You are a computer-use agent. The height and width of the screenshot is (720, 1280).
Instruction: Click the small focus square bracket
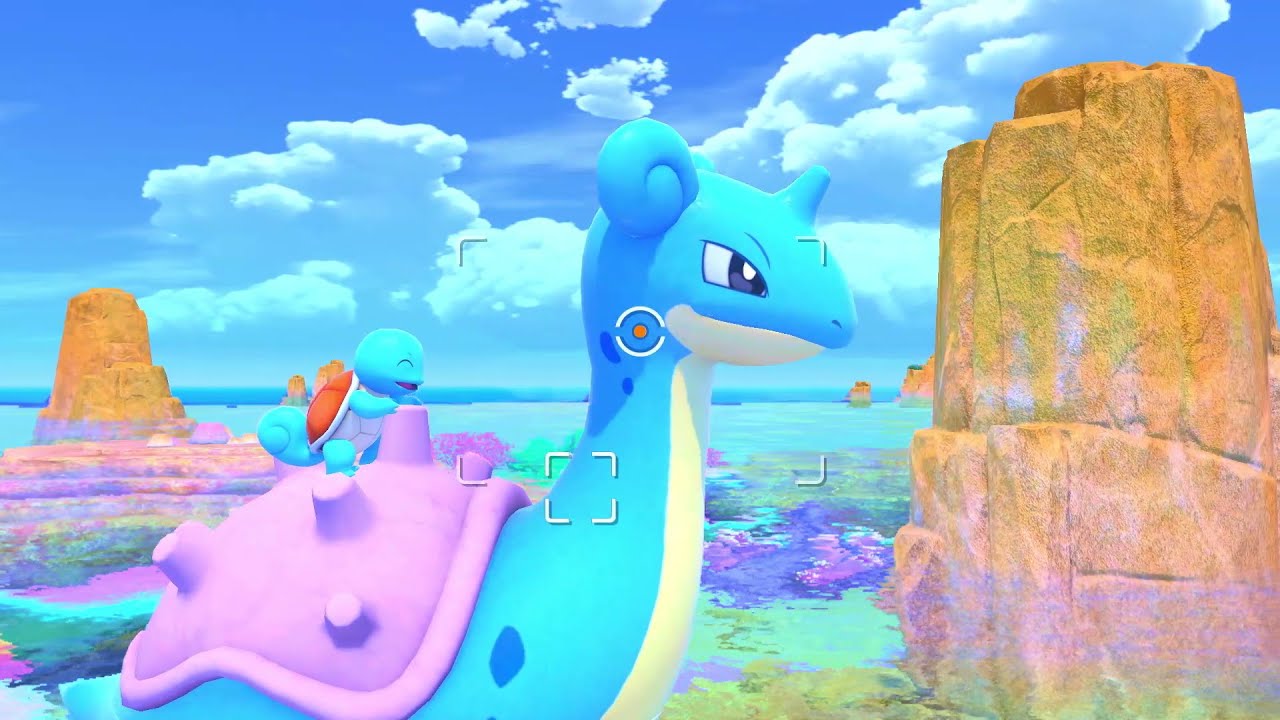coord(580,486)
